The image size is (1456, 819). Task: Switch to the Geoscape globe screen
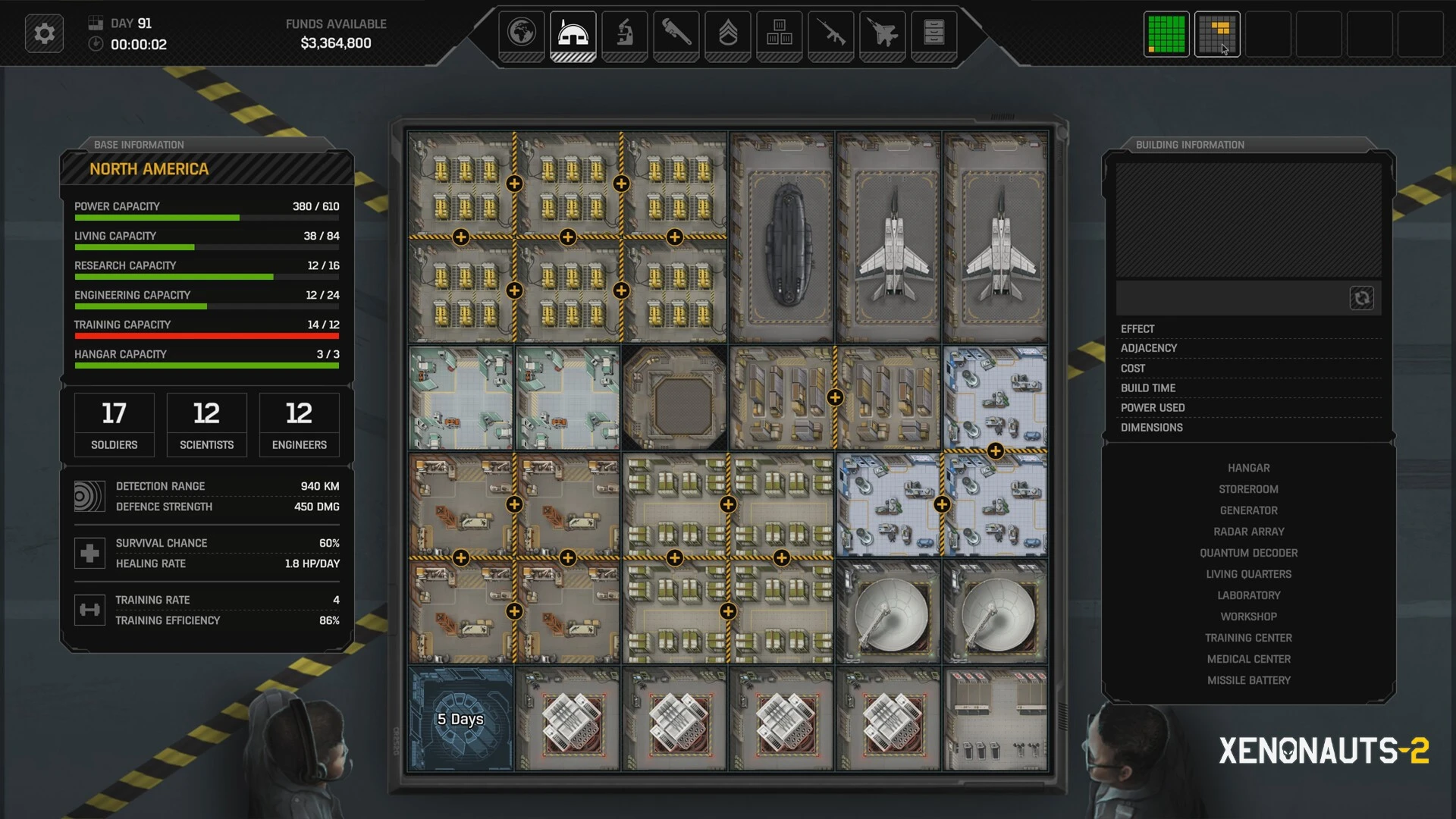point(522,33)
